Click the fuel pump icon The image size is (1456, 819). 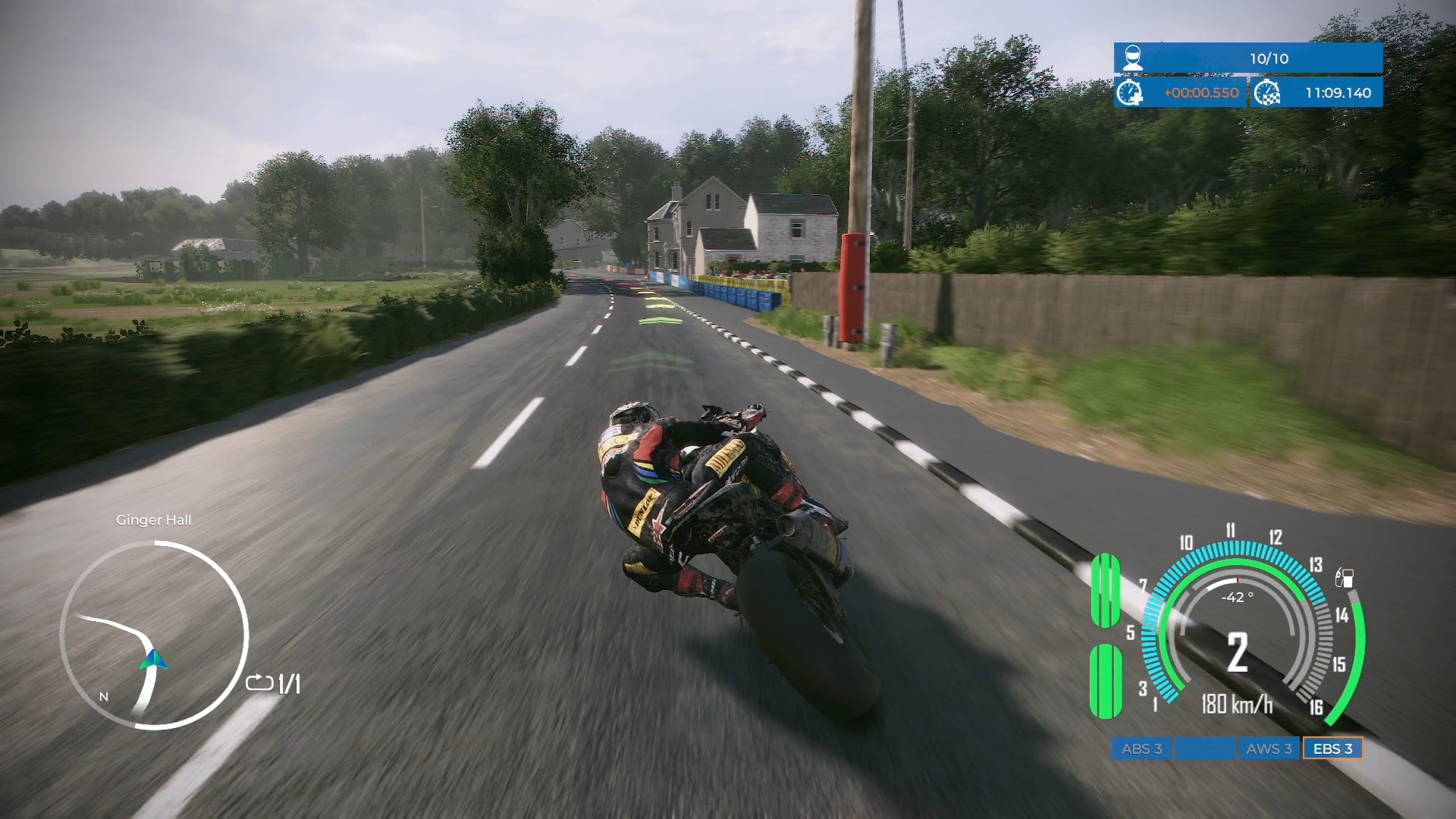[1344, 578]
